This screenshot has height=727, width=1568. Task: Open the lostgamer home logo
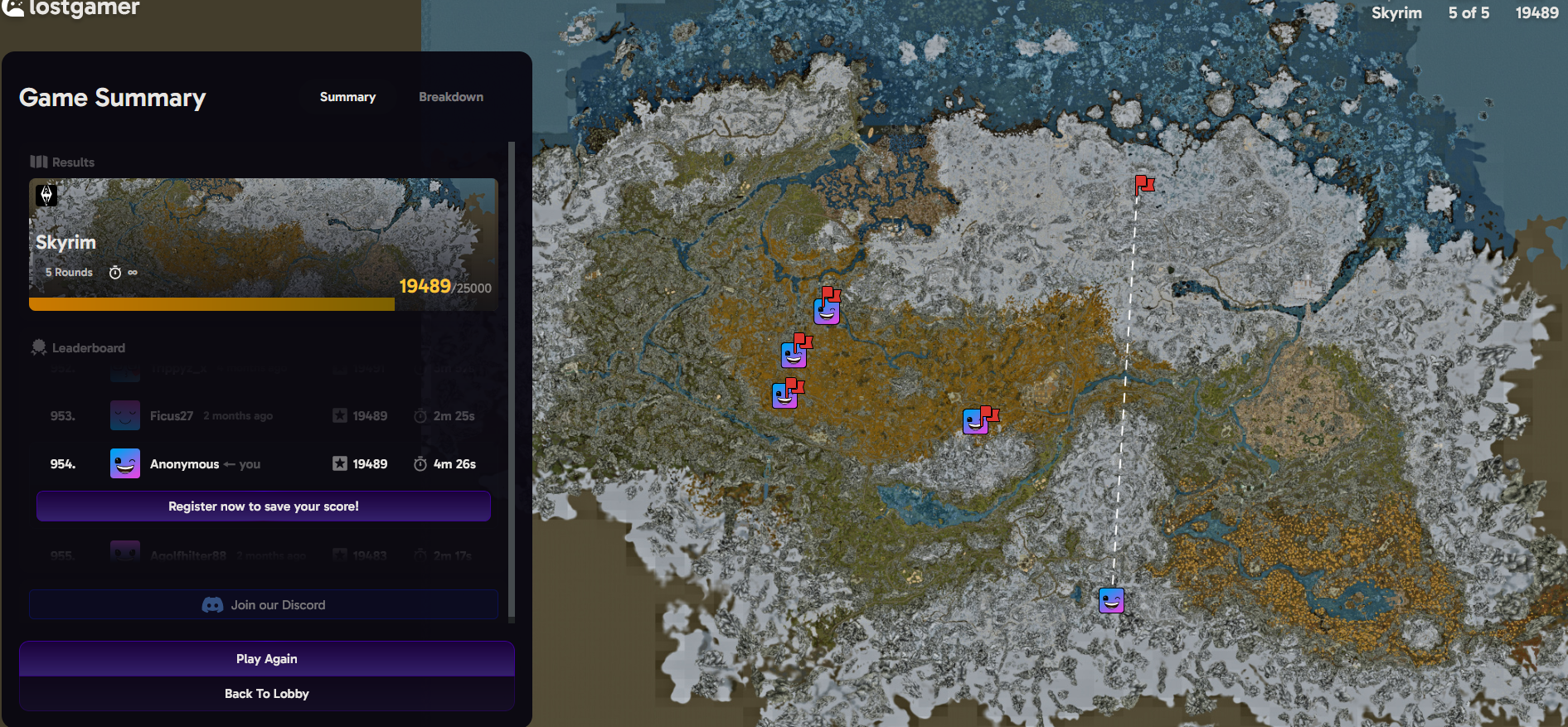(71, 8)
